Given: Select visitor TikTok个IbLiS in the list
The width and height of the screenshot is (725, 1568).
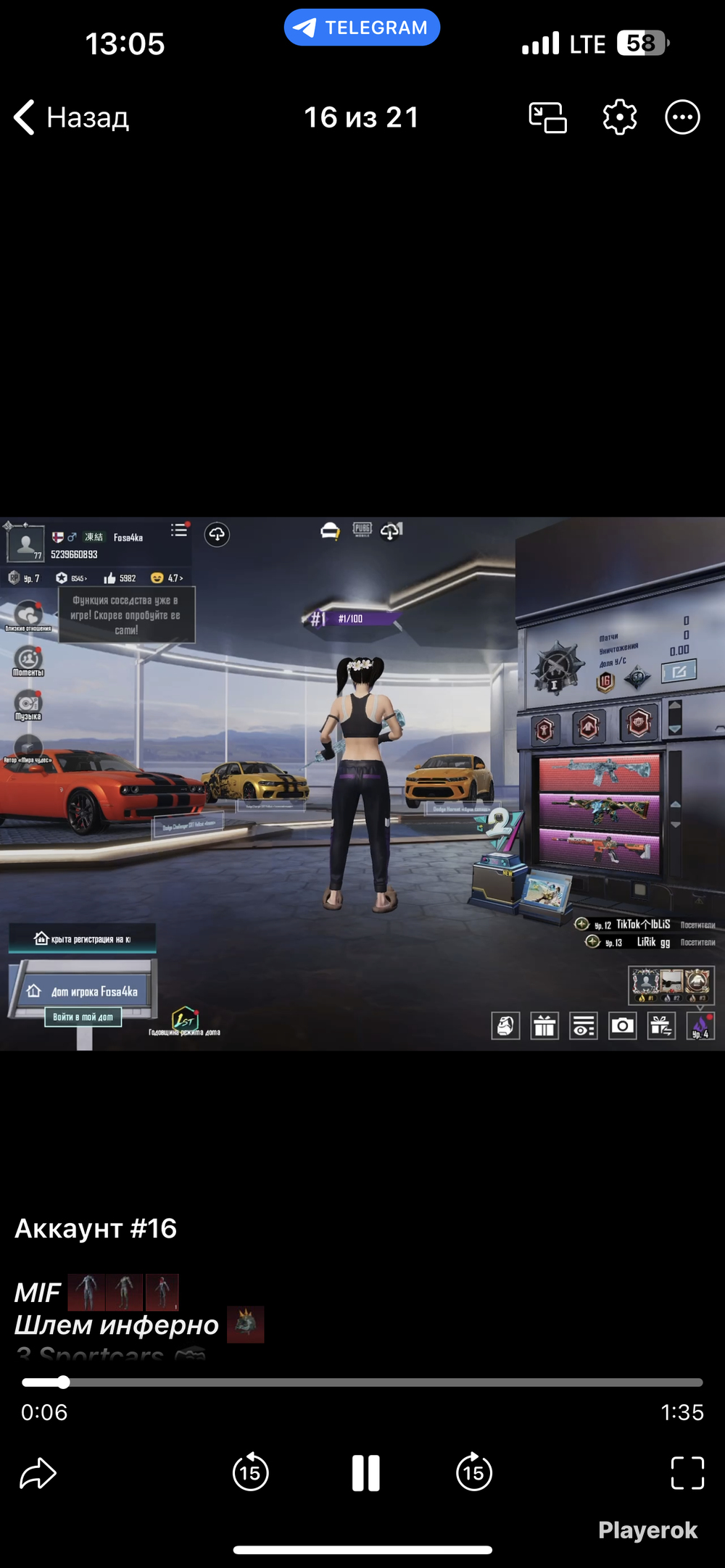Looking at the screenshot, I should pos(642,925).
